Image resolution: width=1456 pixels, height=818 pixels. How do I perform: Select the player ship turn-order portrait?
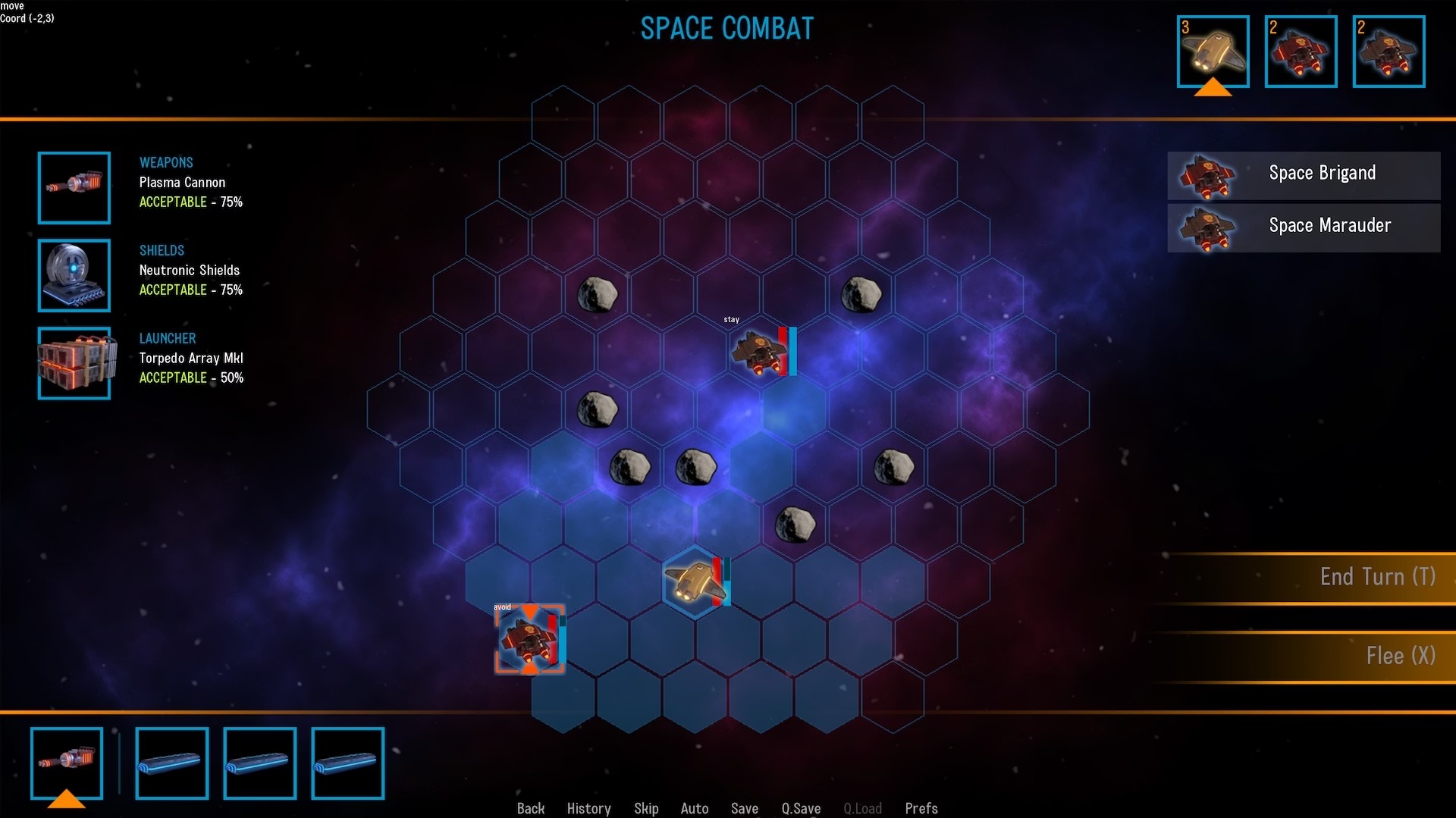[x=1213, y=52]
